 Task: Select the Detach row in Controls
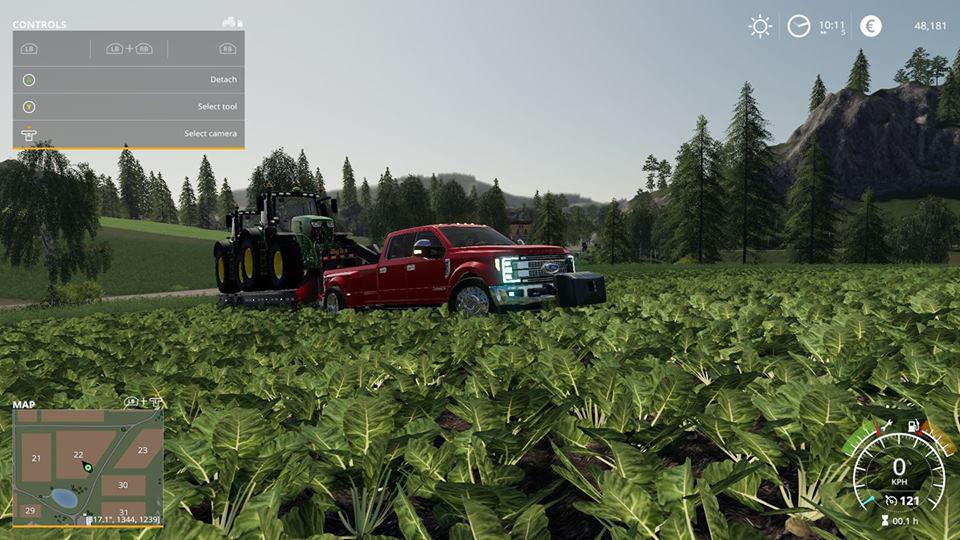point(128,80)
